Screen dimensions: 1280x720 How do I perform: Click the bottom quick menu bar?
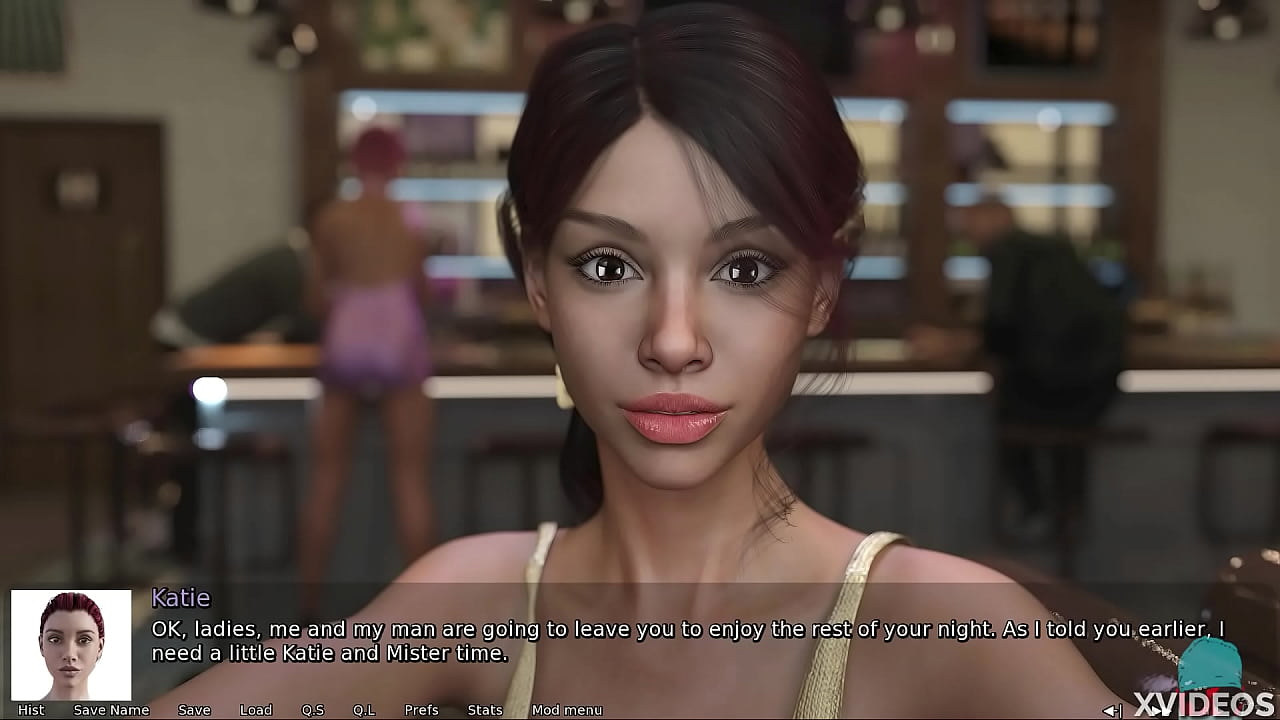300,709
